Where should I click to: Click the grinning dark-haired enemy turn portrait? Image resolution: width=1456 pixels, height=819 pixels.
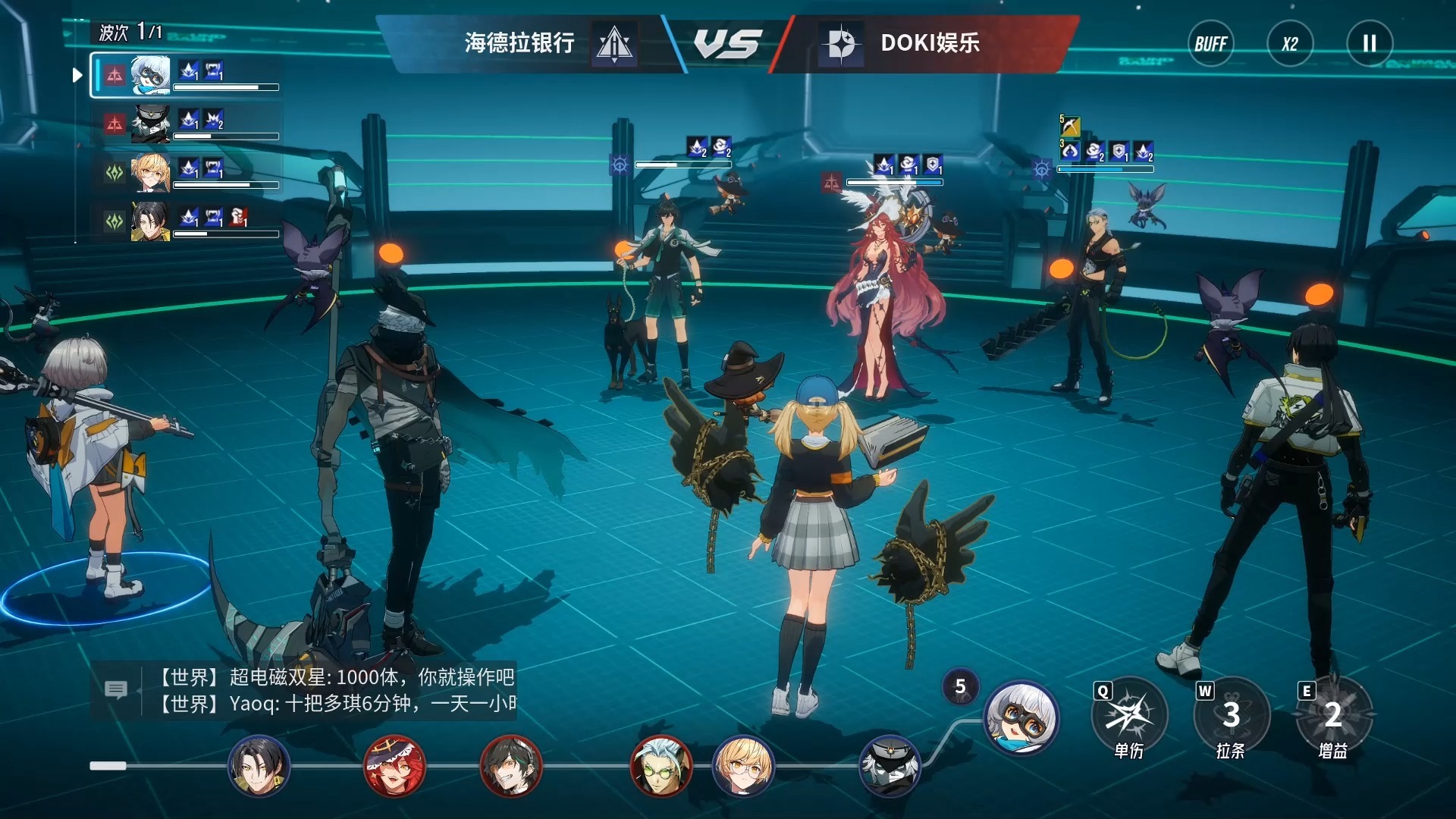pyautogui.click(x=511, y=766)
